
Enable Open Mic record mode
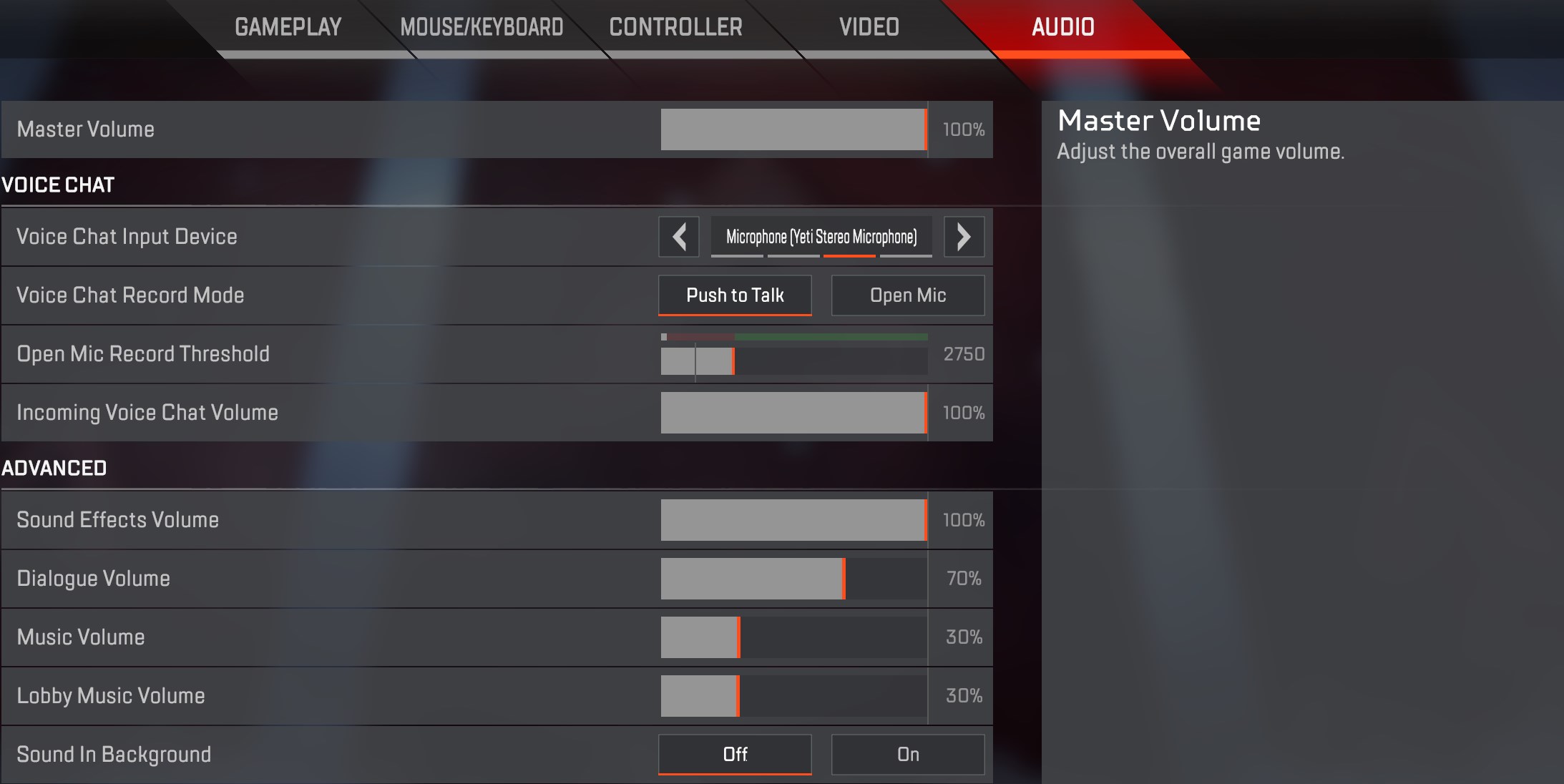pyautogui.click(x=907, y=295)
